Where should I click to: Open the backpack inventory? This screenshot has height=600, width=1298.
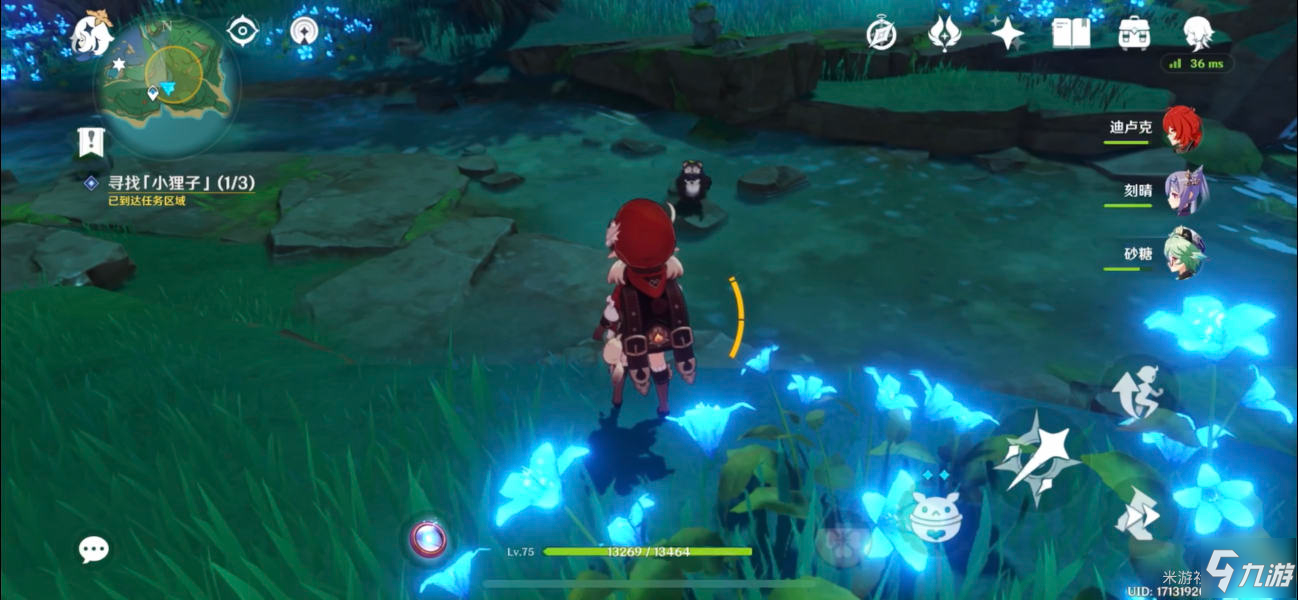pyautogui.click(x=1134, y=34)
